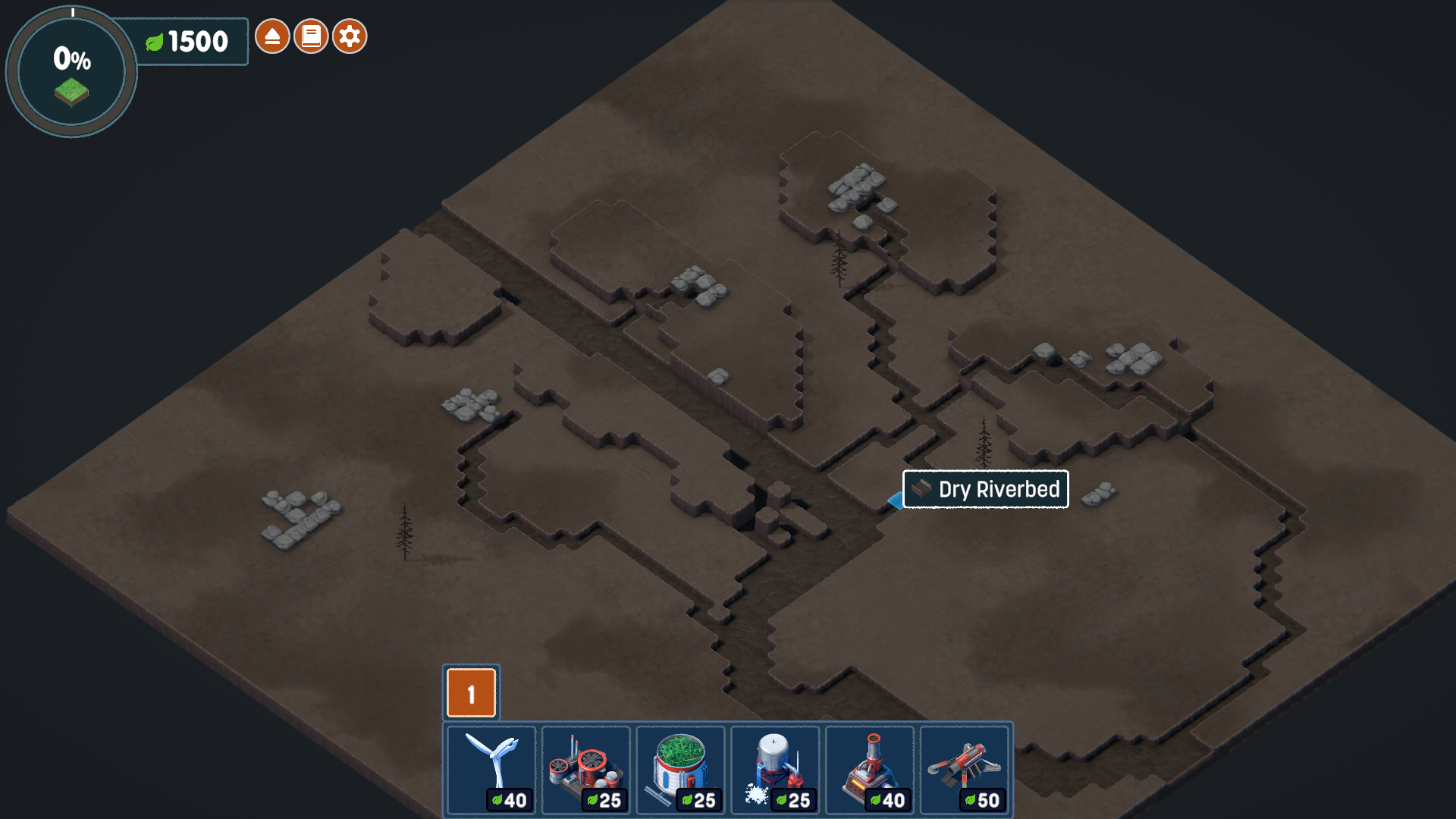Select the Calcifier building
The width and height of the screenshot is (1456, 819).
pos(775,766)
